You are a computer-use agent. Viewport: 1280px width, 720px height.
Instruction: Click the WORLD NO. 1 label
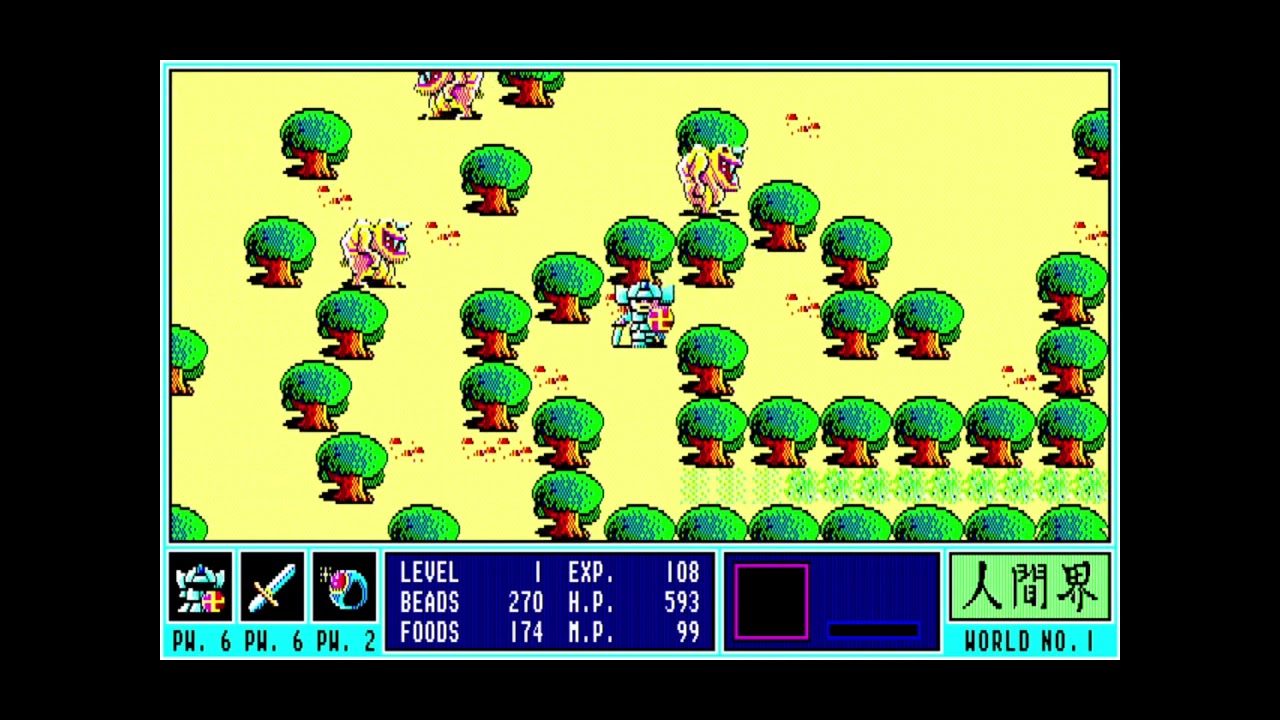pyautogui.click(x=1028, y=635)
